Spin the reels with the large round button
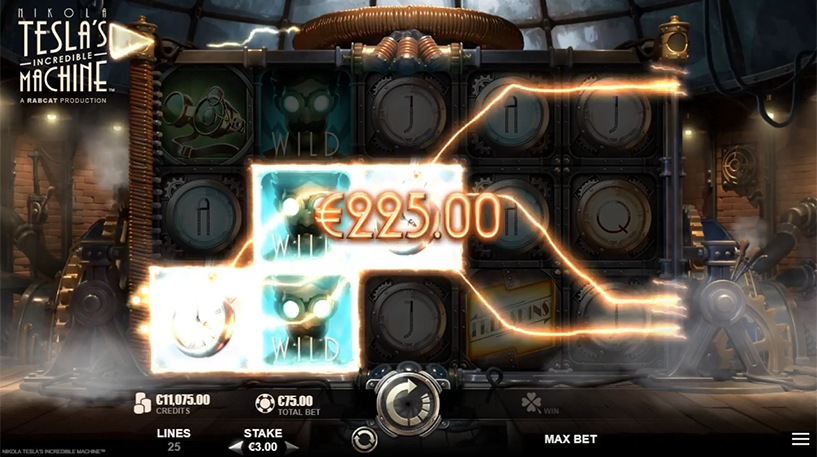Screen dimensions: 817x457 [407, 400]
